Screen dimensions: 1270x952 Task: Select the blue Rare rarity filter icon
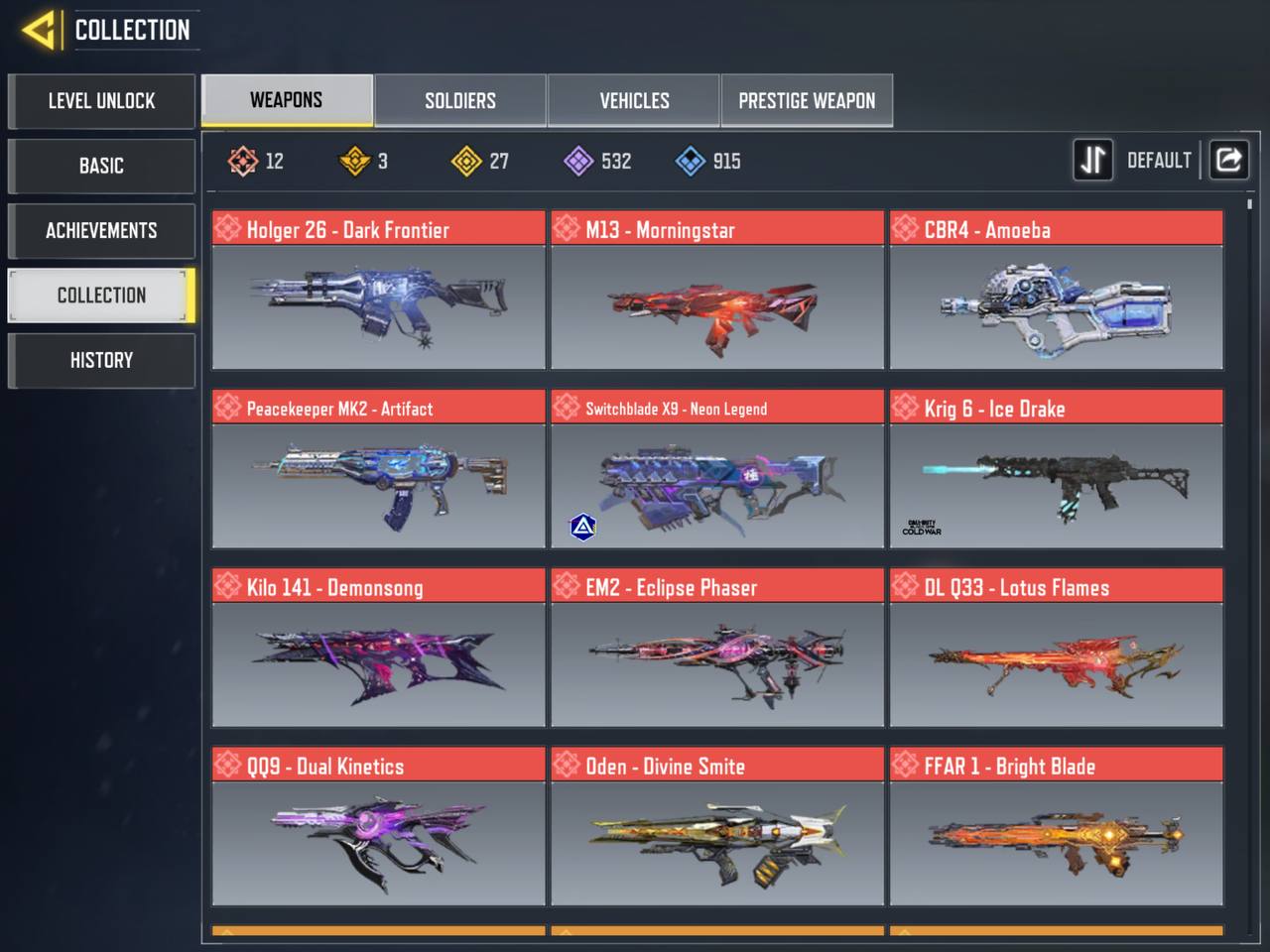coord(690,161)
